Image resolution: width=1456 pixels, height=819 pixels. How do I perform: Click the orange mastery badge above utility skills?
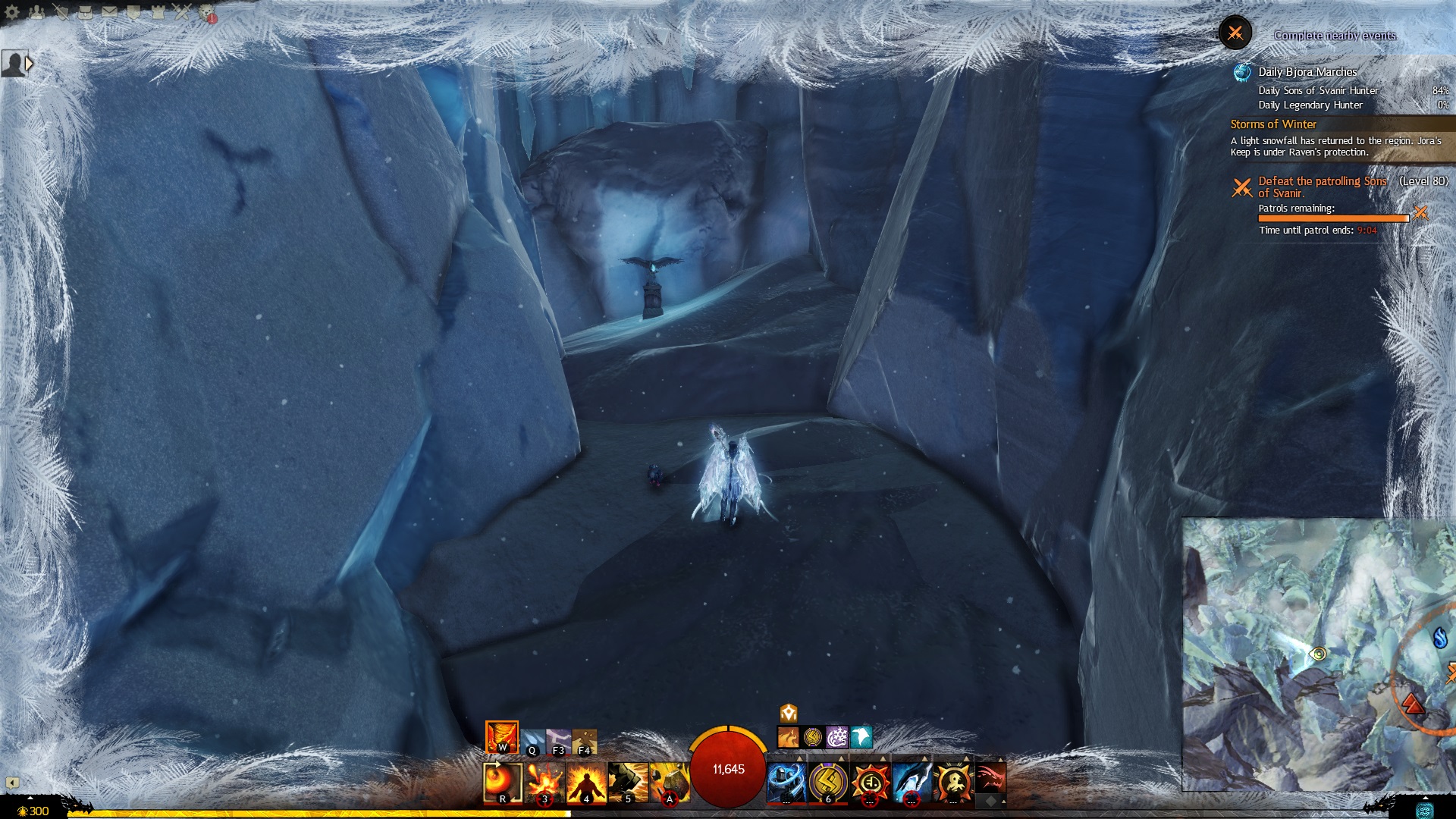[789, 713]
